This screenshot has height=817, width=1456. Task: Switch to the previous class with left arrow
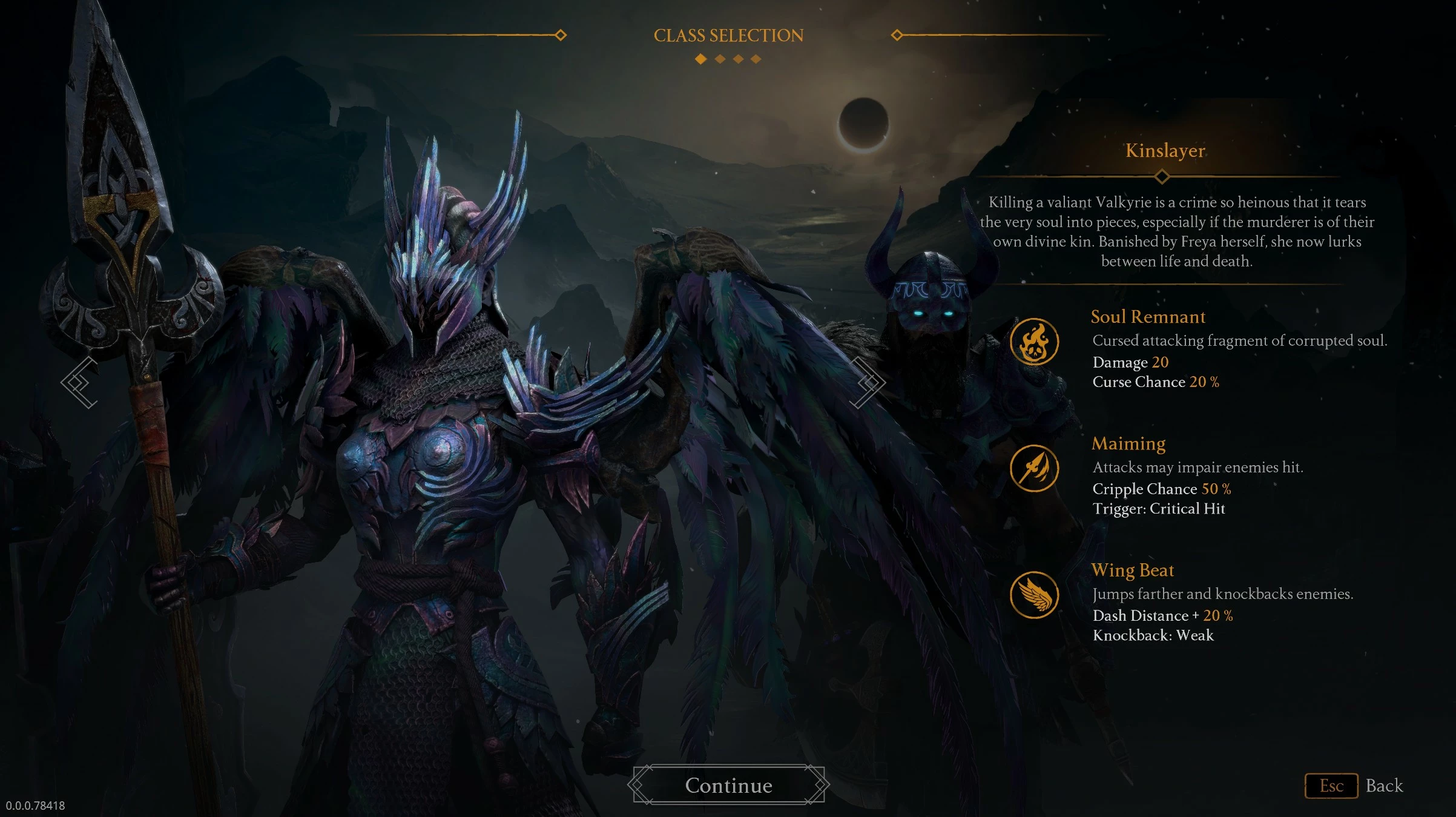point(80,382)
